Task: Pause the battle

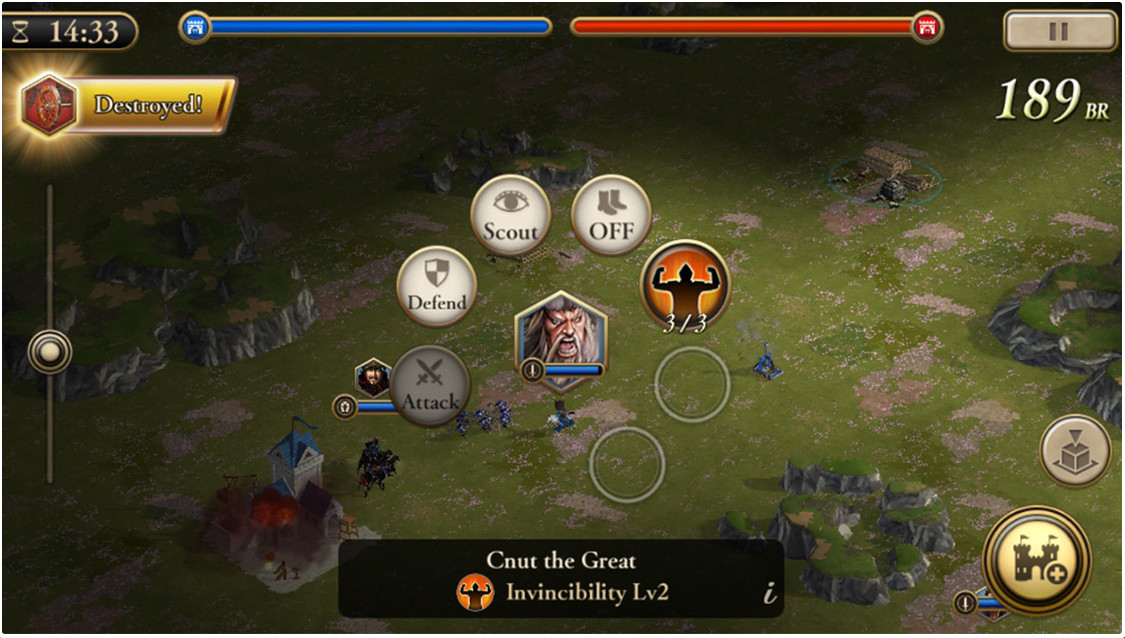Action: 1060,31
